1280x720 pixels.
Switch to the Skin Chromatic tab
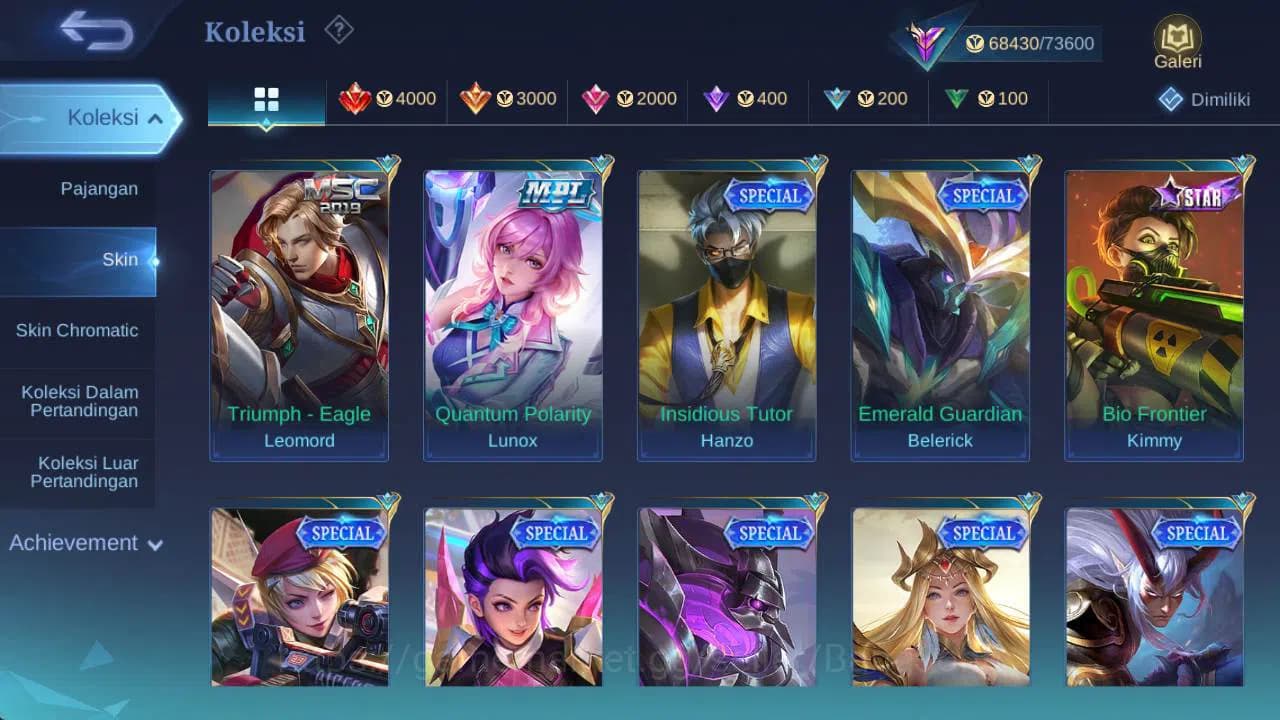(x=78, y=330)
